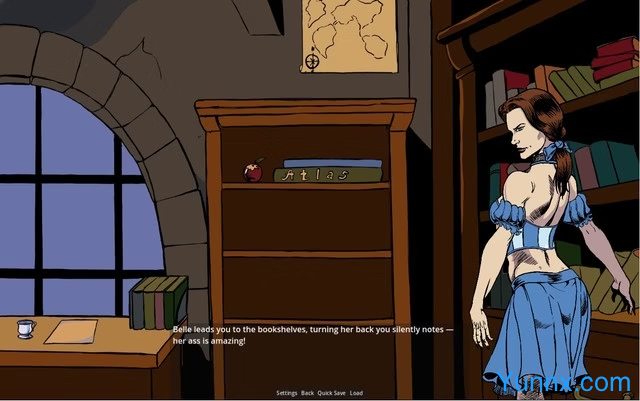Load a saved game

pos(356,393)
